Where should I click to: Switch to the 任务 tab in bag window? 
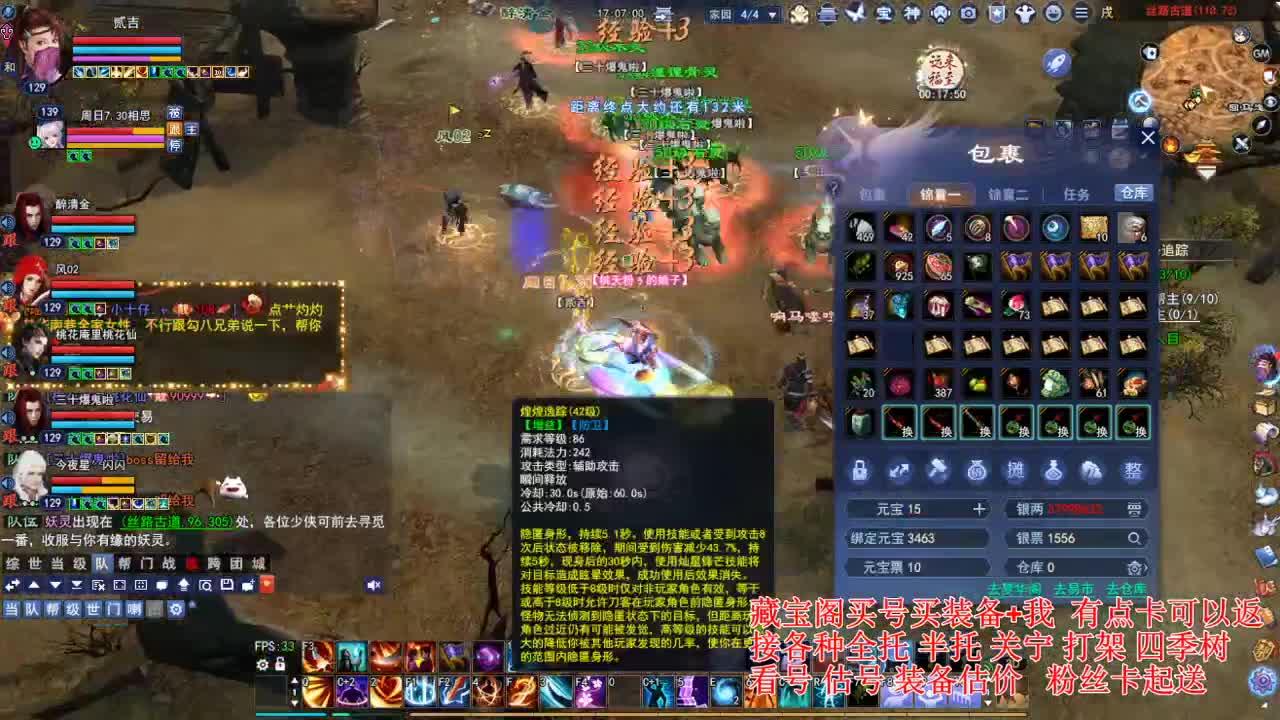click(1076, 195)
